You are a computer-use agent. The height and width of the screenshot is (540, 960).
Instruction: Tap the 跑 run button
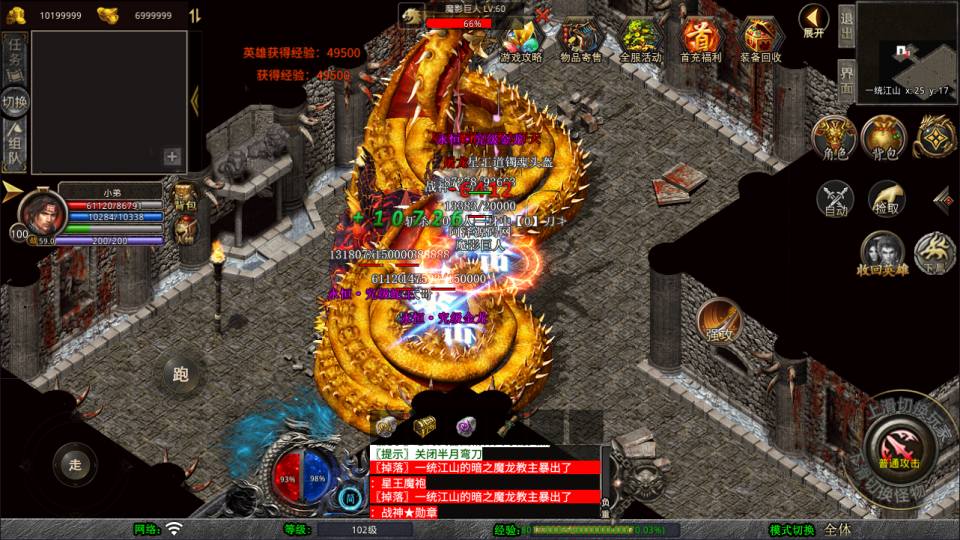[x=181, y=376]
